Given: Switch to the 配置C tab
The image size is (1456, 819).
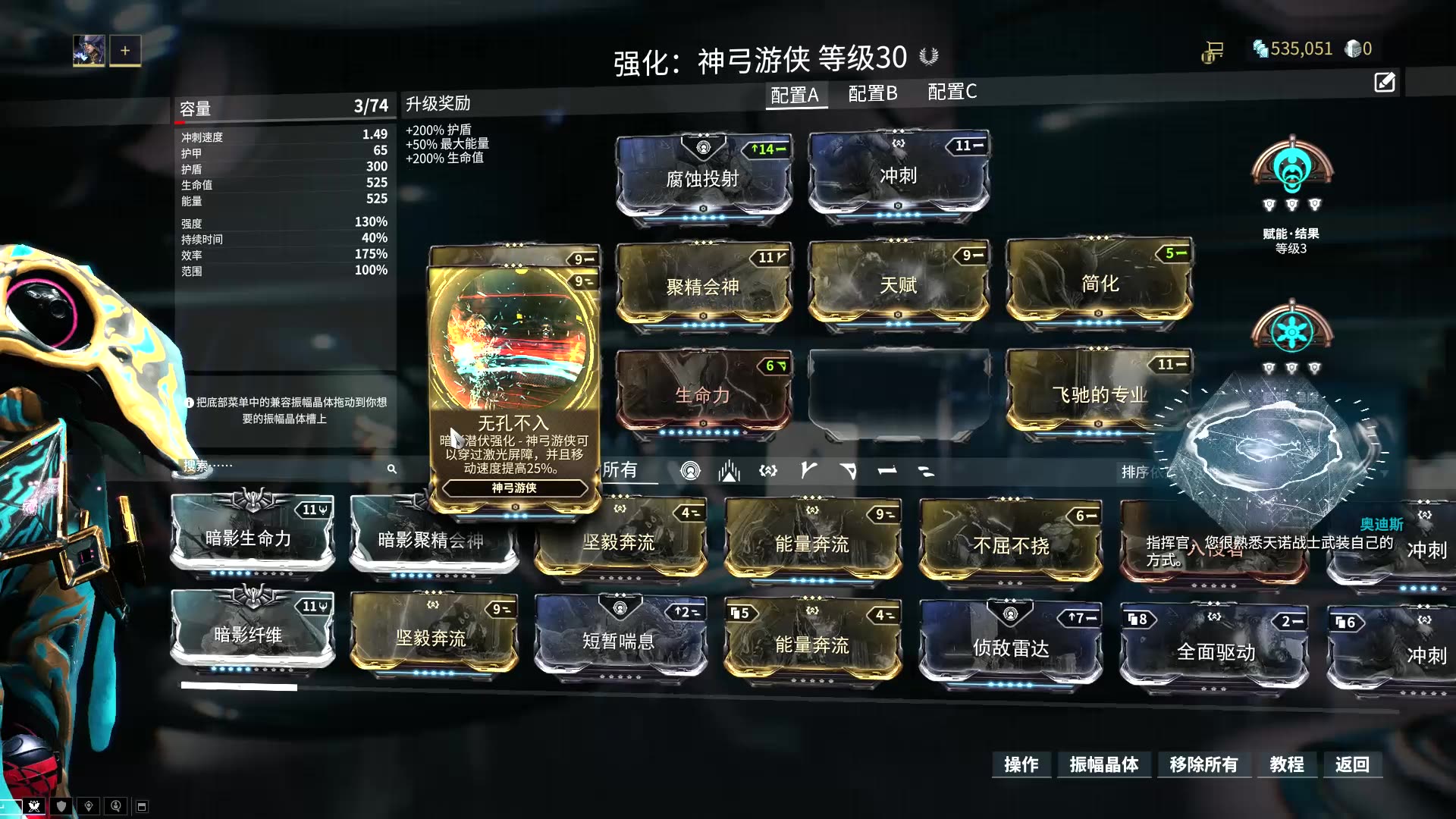Looking at the screenshot, I should coord(950,93).
